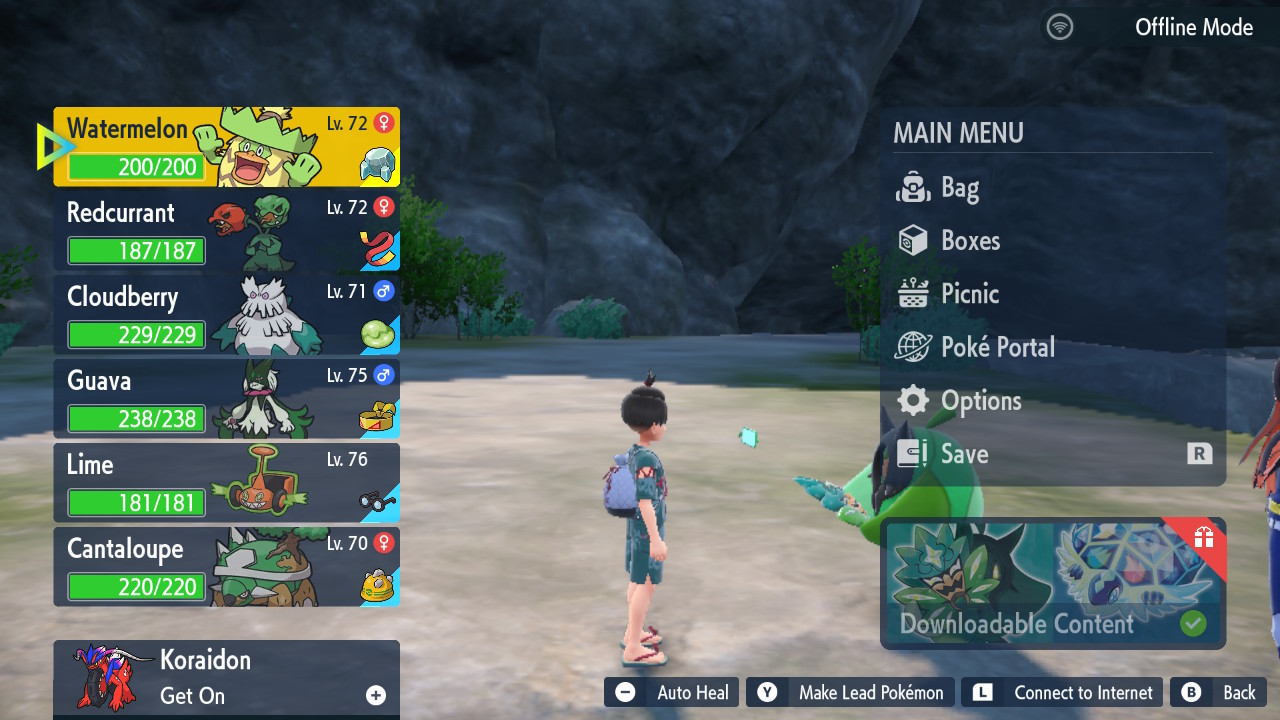Pick Lime from the party list

pyautogui.click(x=227, y=483)
